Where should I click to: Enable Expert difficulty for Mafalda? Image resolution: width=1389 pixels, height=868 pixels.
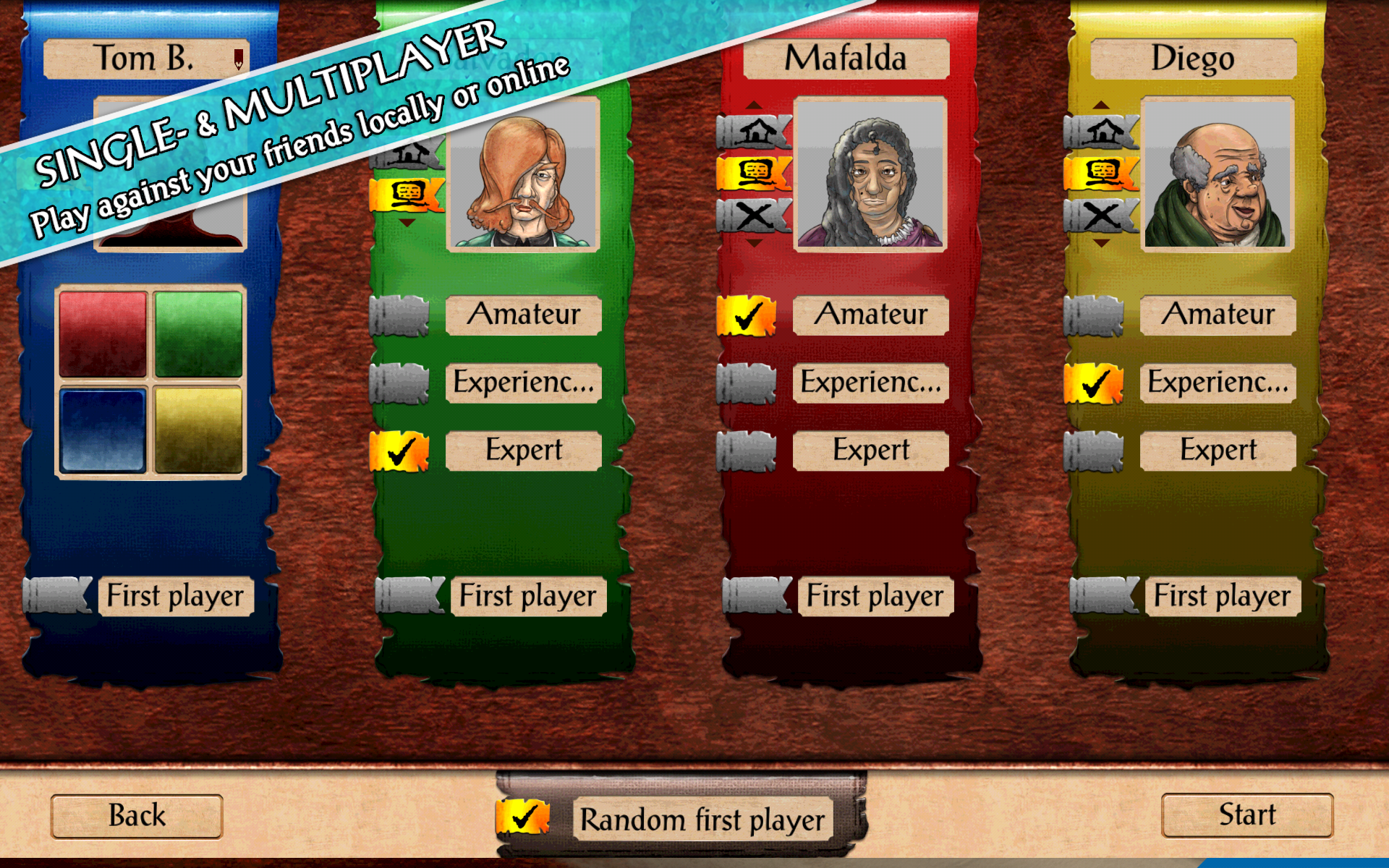pyautogui.click(x=745, y=449)
